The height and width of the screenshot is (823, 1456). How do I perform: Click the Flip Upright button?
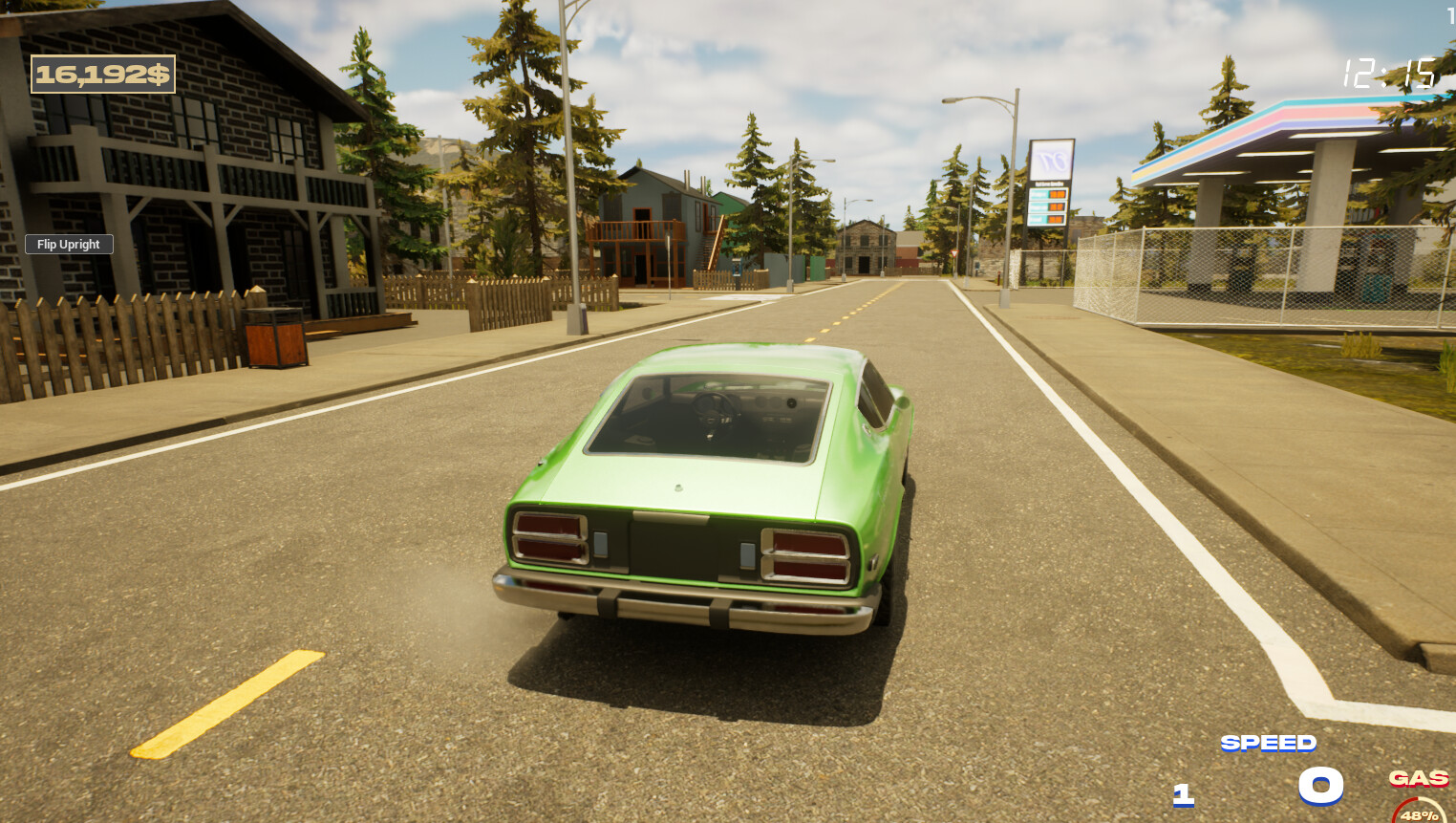(x=68, y=244)
